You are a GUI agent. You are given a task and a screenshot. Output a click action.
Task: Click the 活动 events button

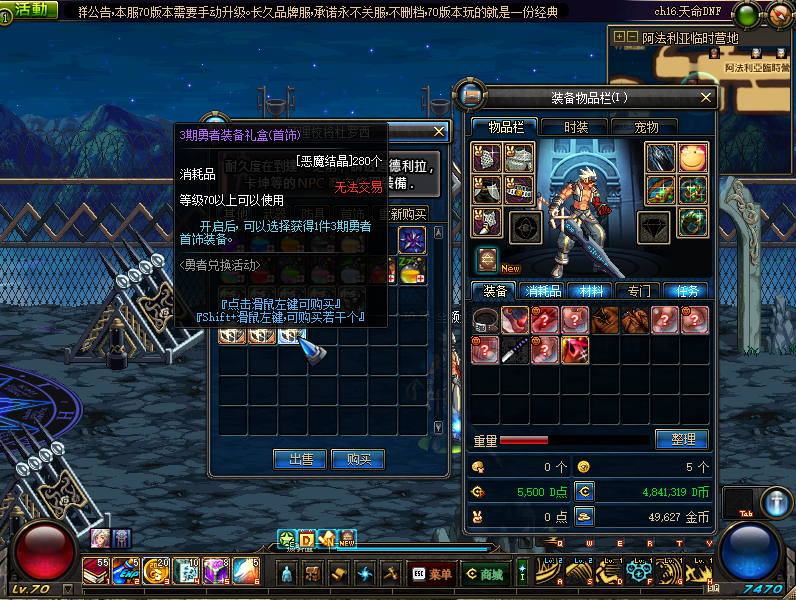[x=30, y=9]
